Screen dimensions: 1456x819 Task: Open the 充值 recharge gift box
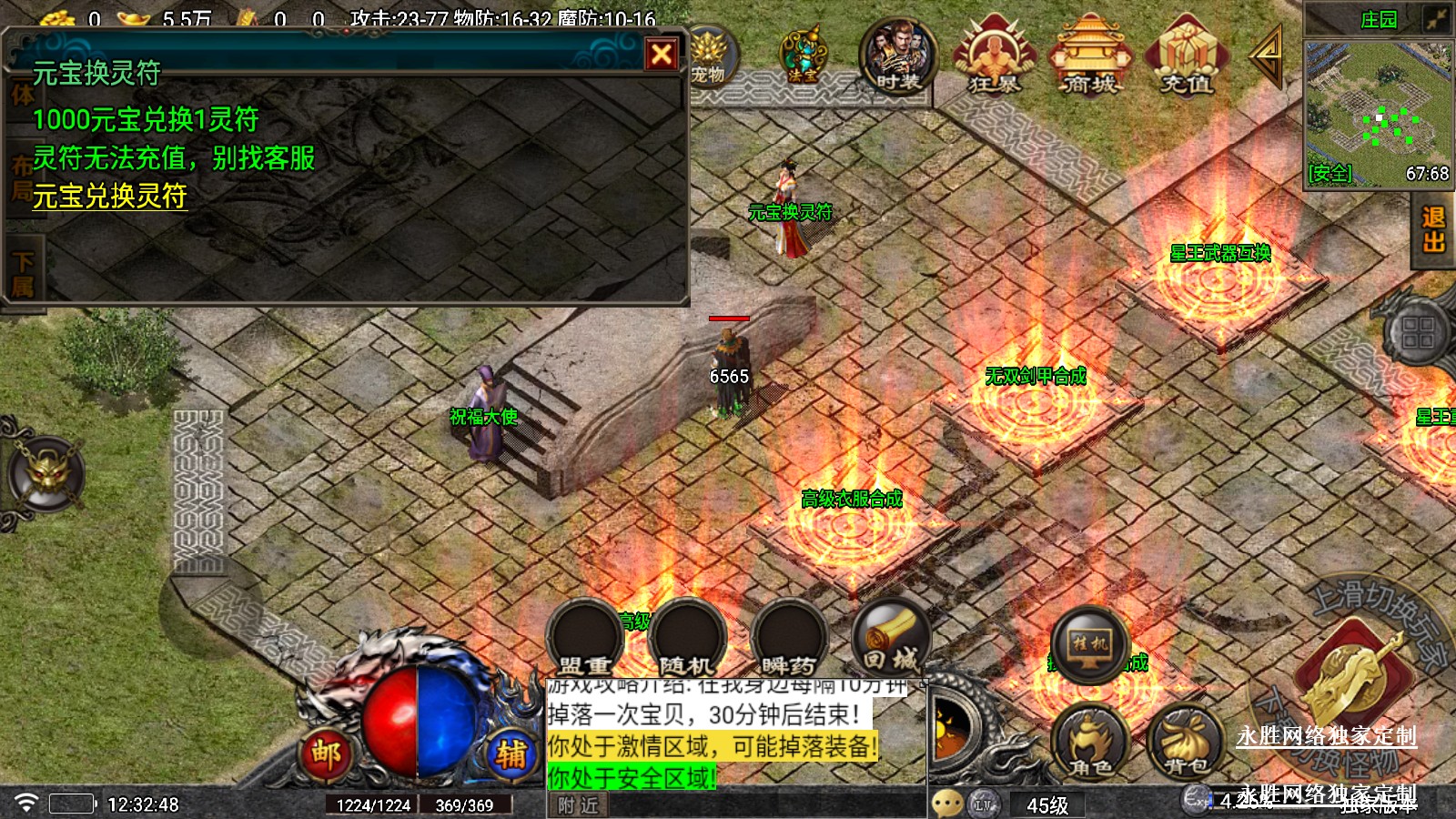tap(1186, 56)
